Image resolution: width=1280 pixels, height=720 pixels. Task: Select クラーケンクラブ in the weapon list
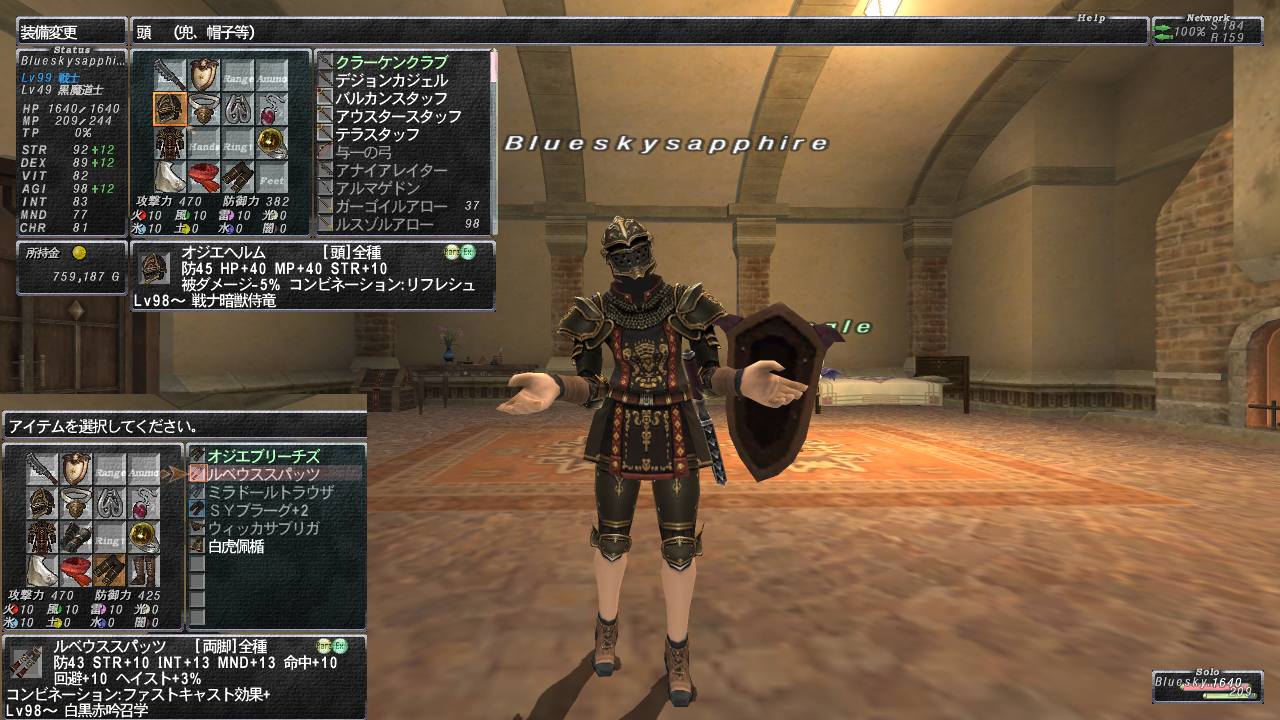391,62
